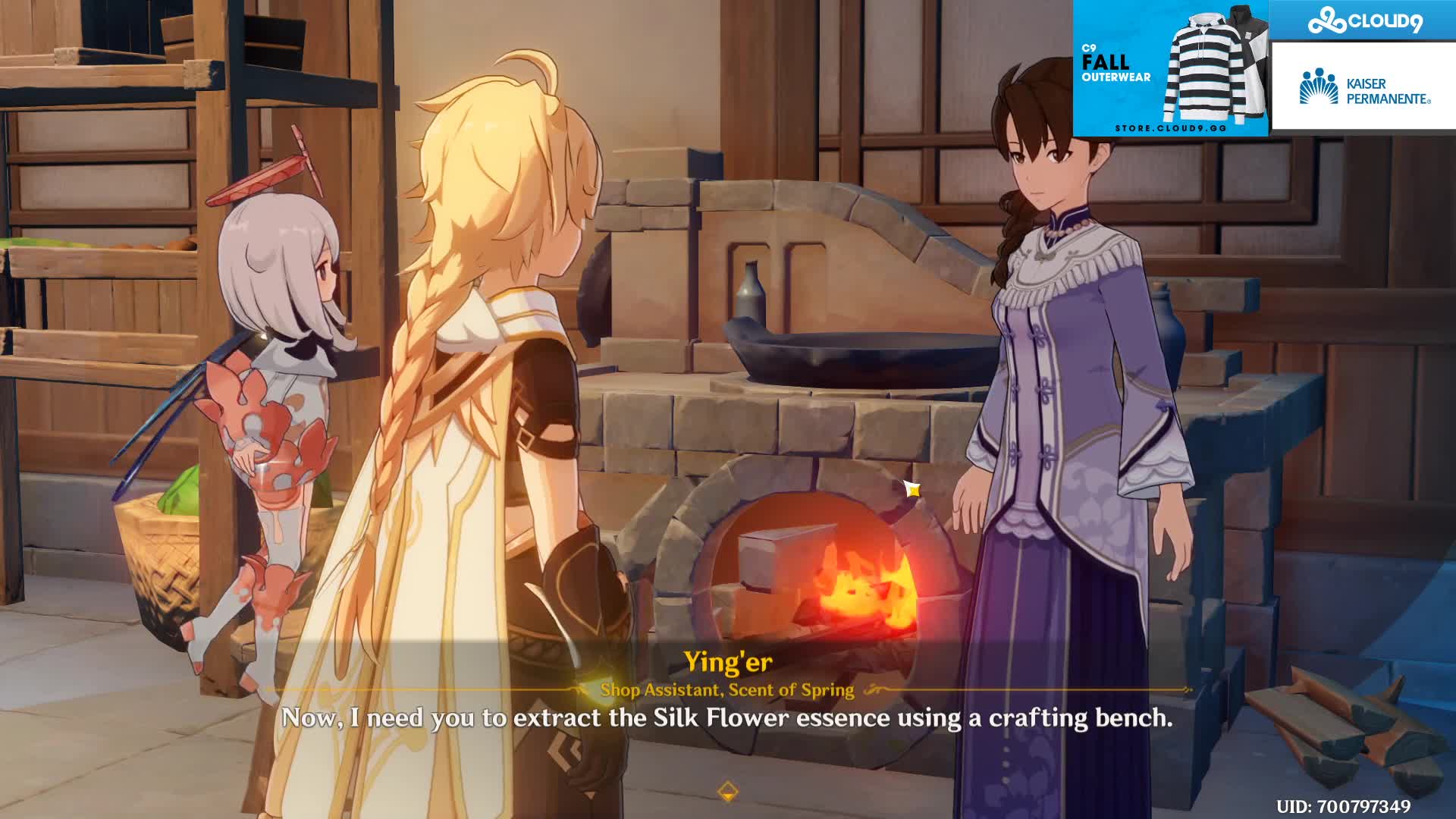Open the C9 Fall Outerwear store banner
1456x819 pixels.
1170,68
